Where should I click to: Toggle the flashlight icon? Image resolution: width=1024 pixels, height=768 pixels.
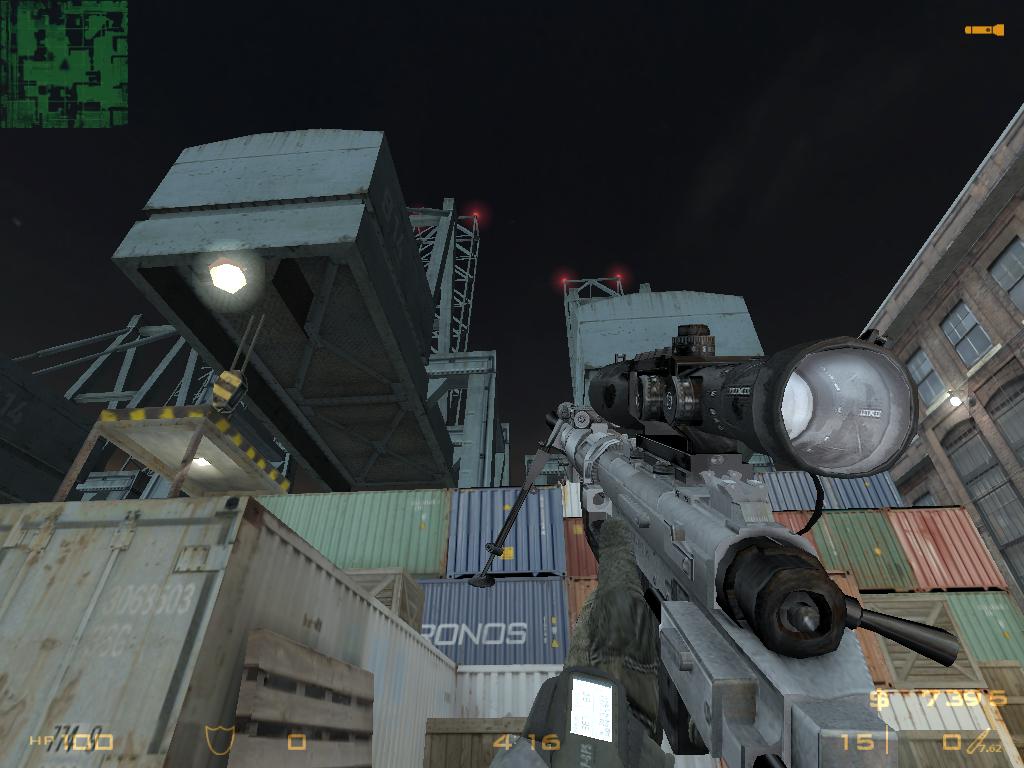(x=984, y=30)
